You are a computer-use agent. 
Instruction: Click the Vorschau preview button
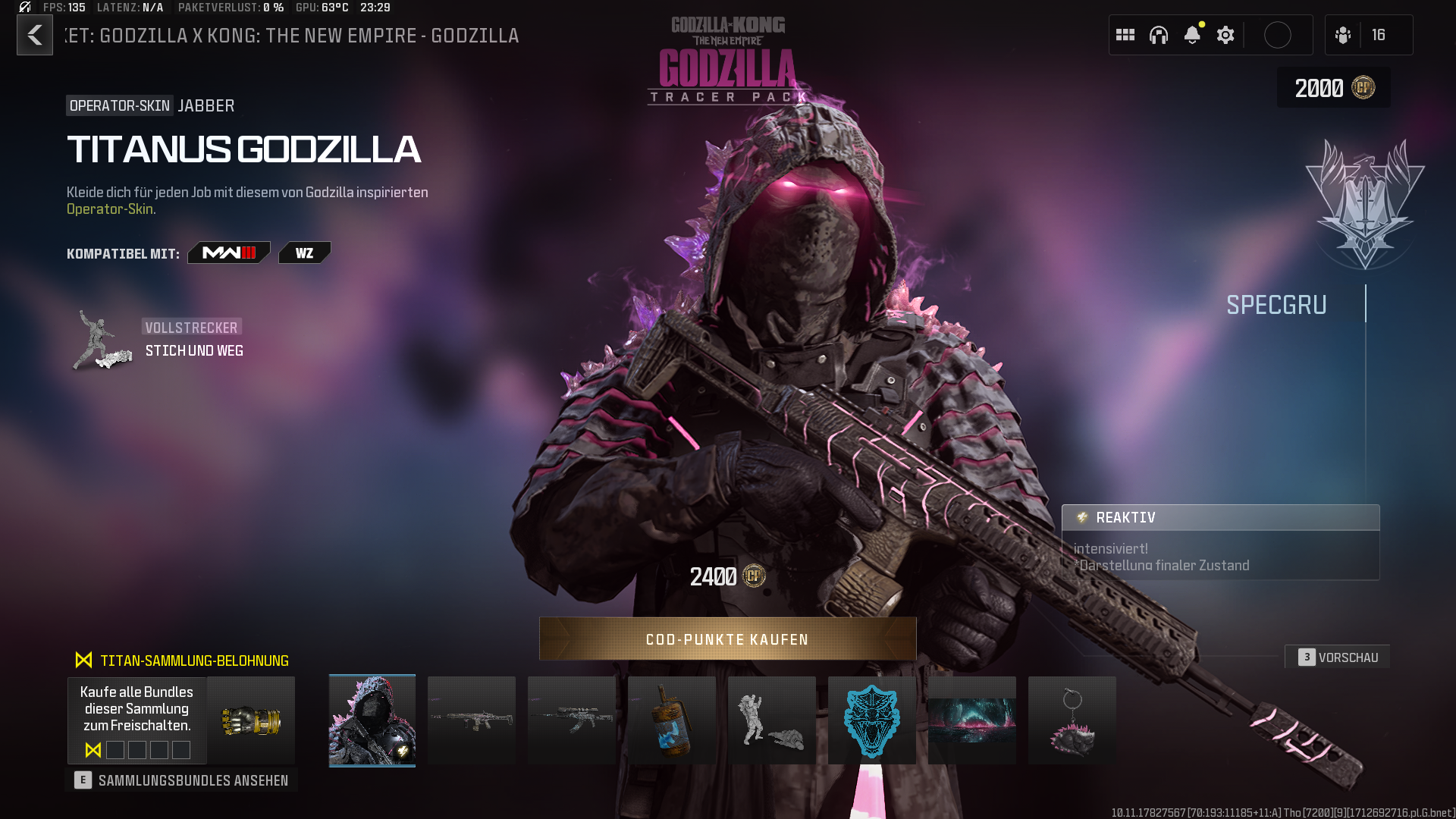tap(1338, 657)
